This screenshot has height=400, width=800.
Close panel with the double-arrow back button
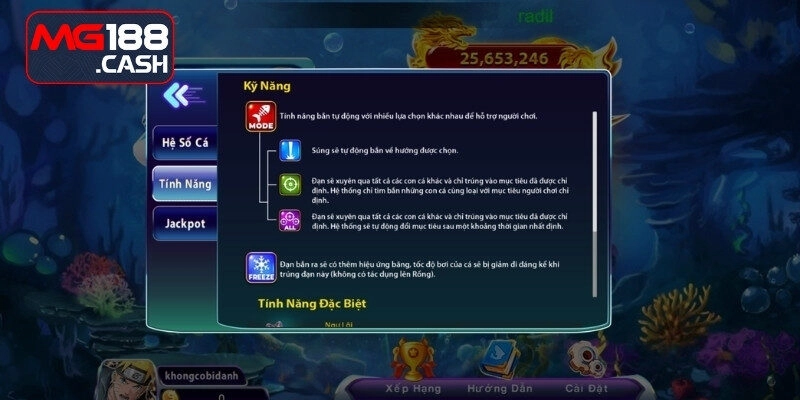coord(180,95)
